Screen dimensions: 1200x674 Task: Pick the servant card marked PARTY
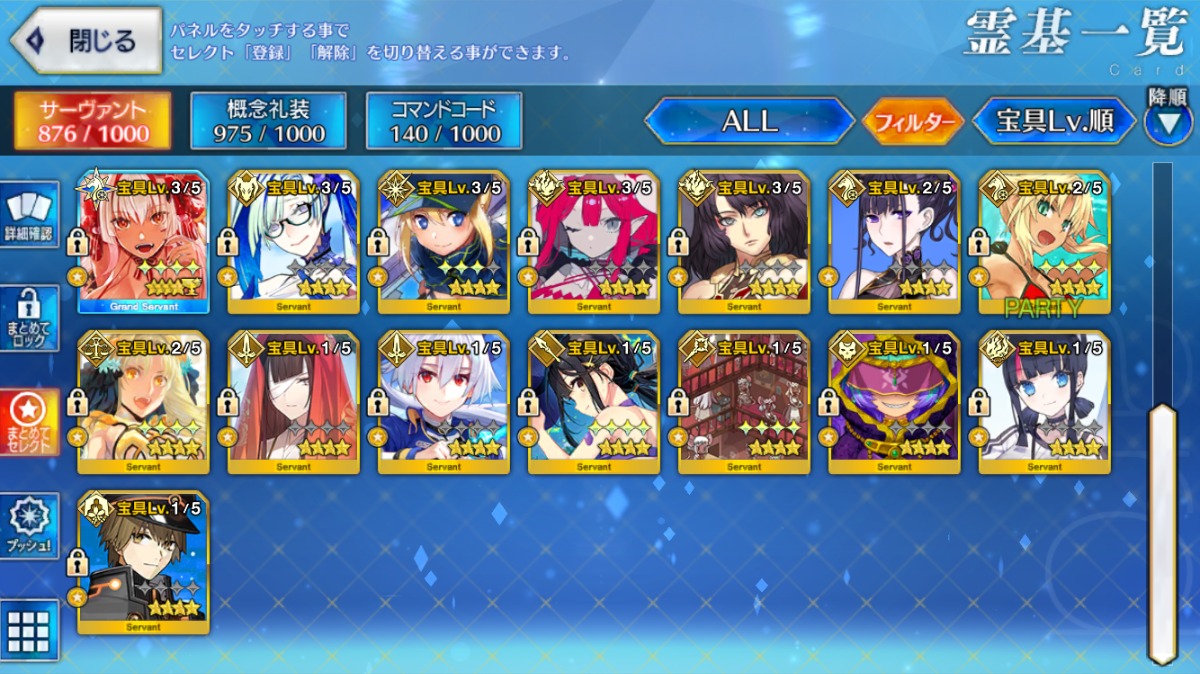coord(1044,242)
